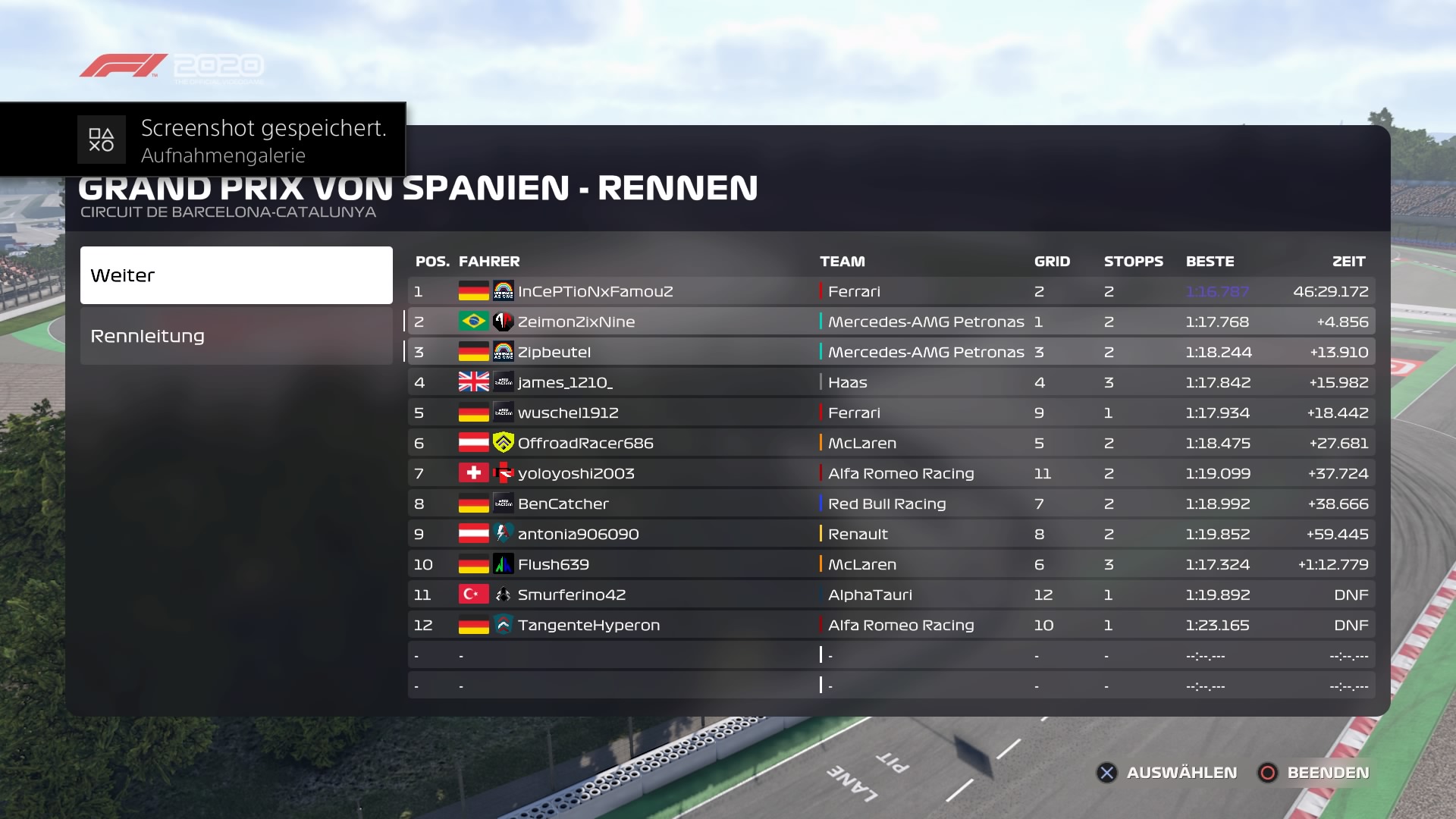Choose the Flush639 result row
1456x819 pixels.
tap(890, 564)
